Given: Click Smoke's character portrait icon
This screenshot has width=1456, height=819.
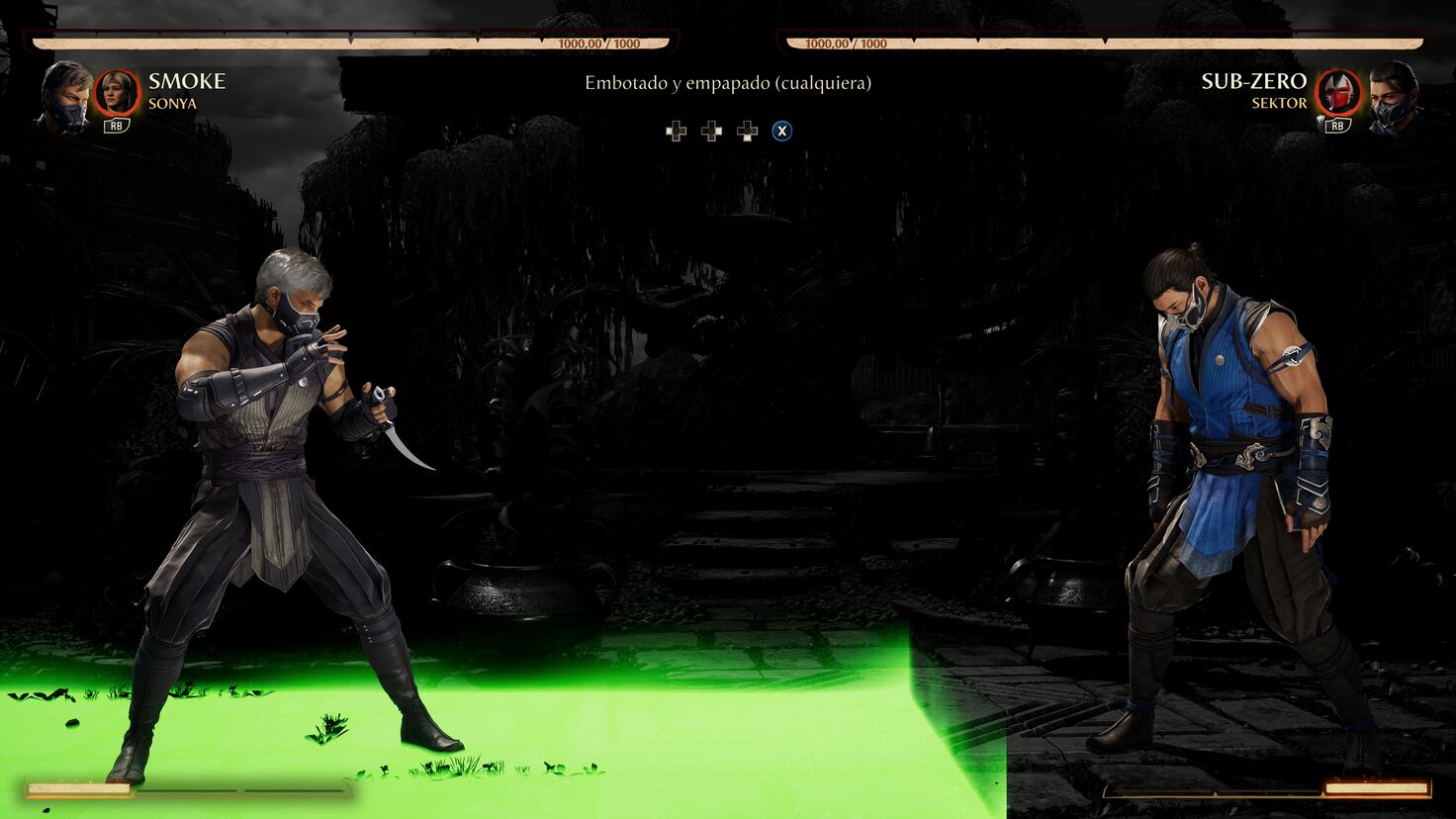Looking at the screenshot, I should 63,96.
